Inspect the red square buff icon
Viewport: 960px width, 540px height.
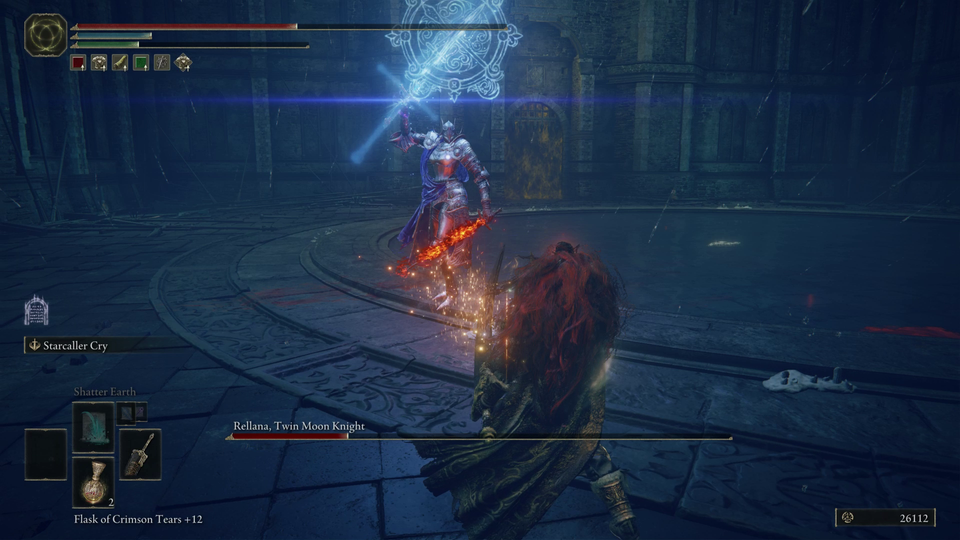pyautogui.click(x=78, y=62)
